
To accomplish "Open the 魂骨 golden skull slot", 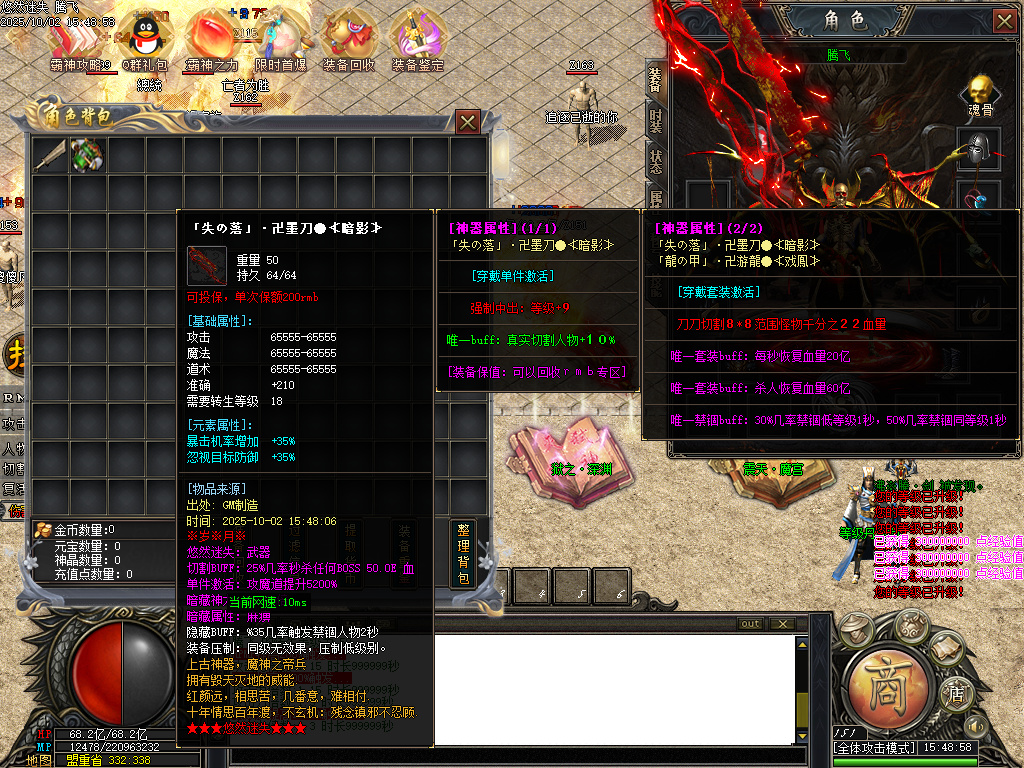I will pos(979,93).
